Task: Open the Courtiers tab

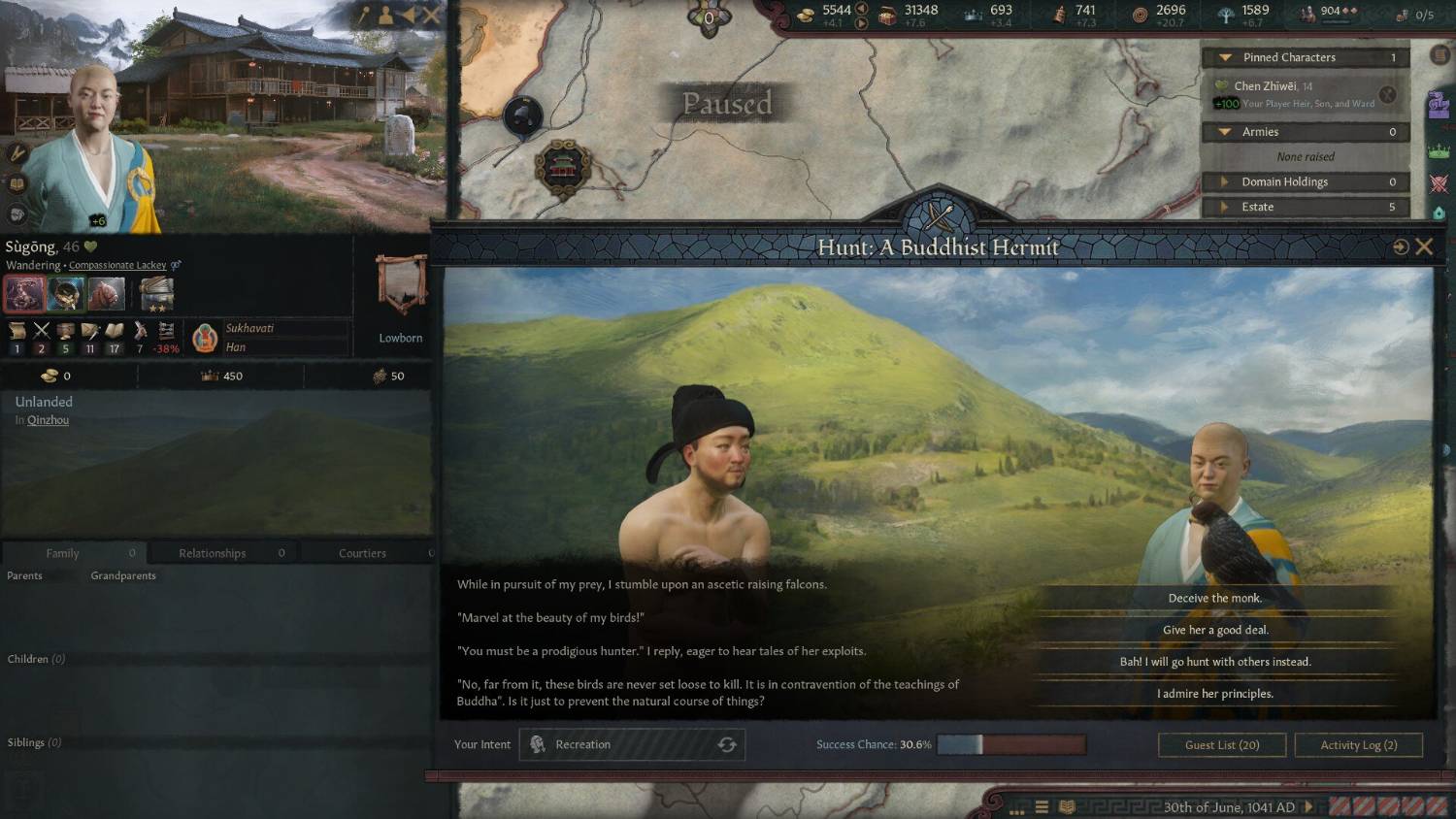Action: tap(362, 553)
